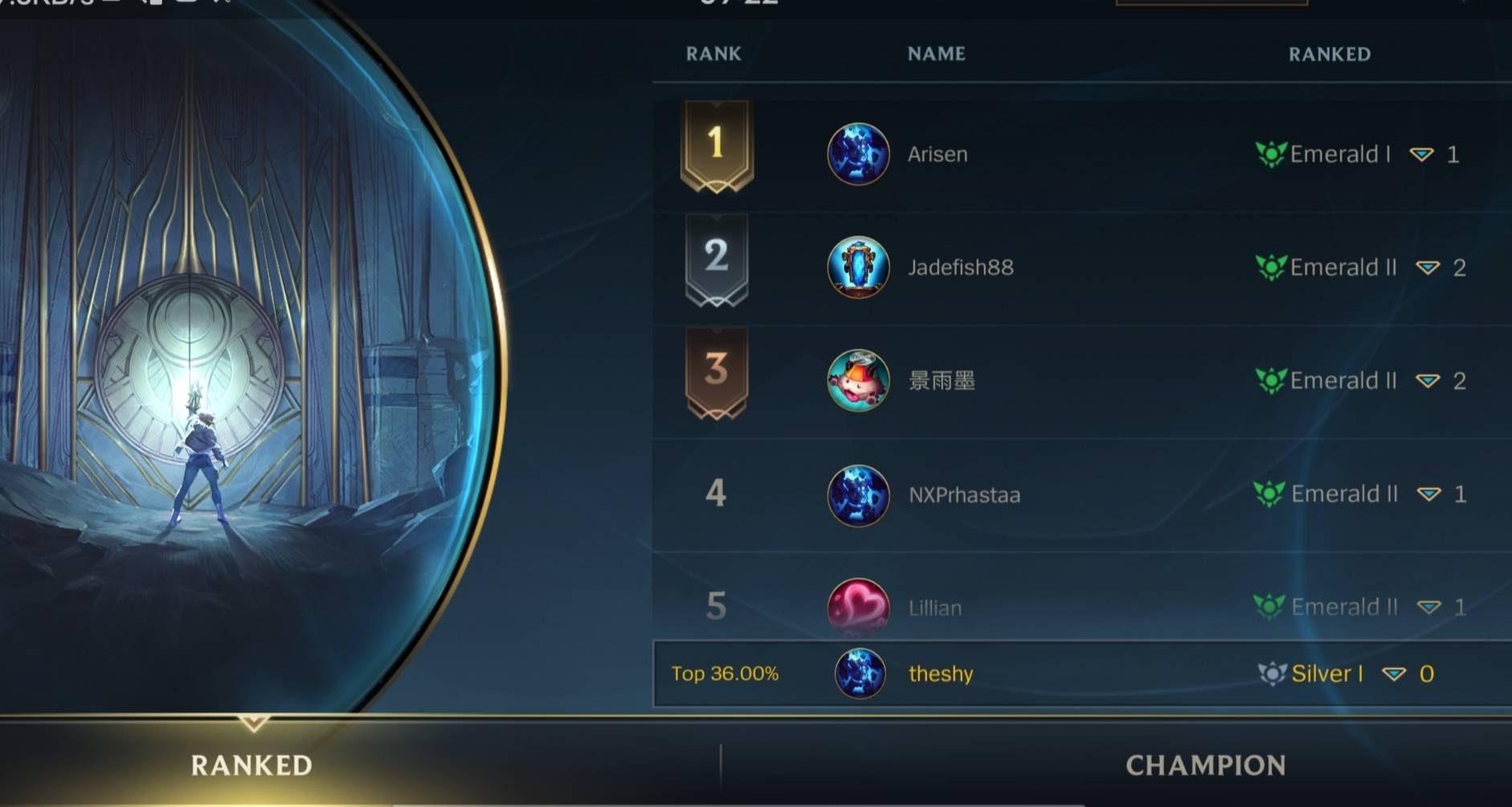The image size is (1512, 807).
Task: Switch to the Ranked tab
Action: (x=251, y=764)
